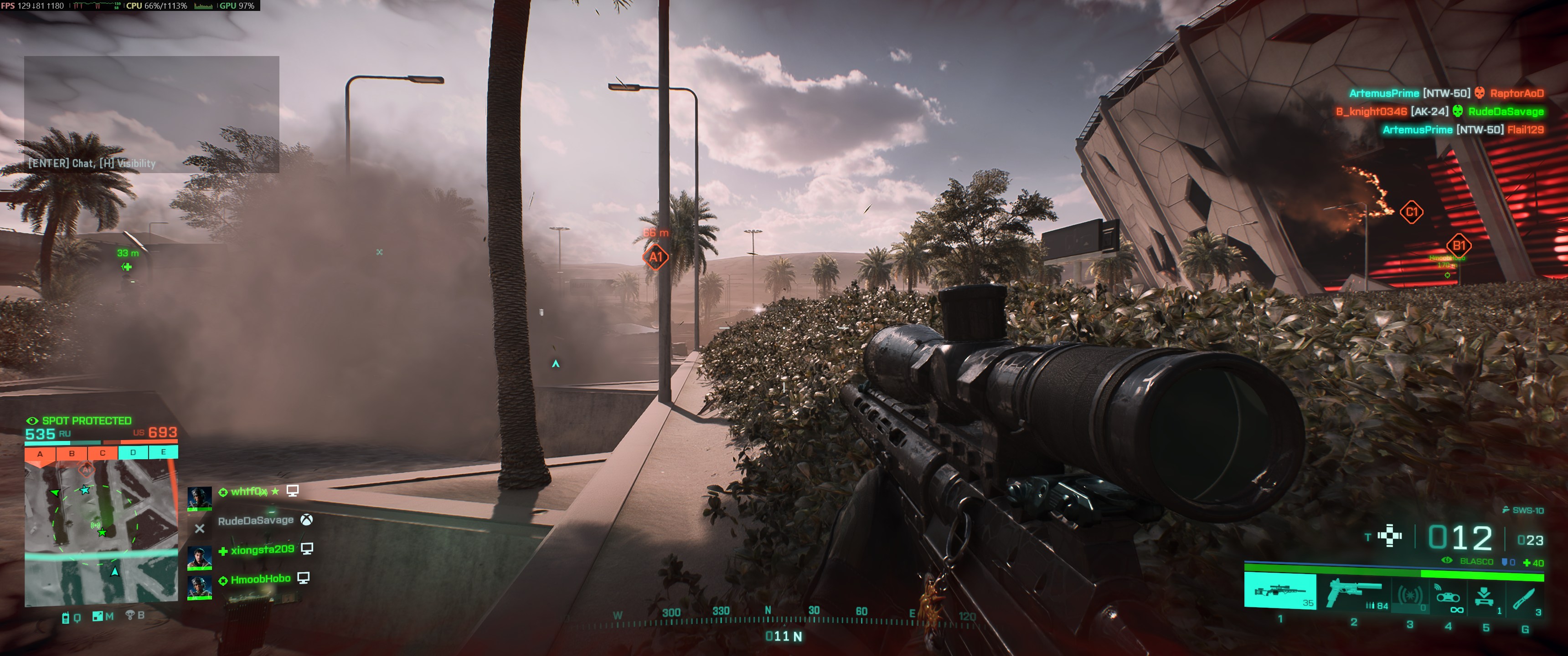Select the SWS-10 sniper rifle slot
This screenshot has height=656, width=1568.
(1279, 590)
